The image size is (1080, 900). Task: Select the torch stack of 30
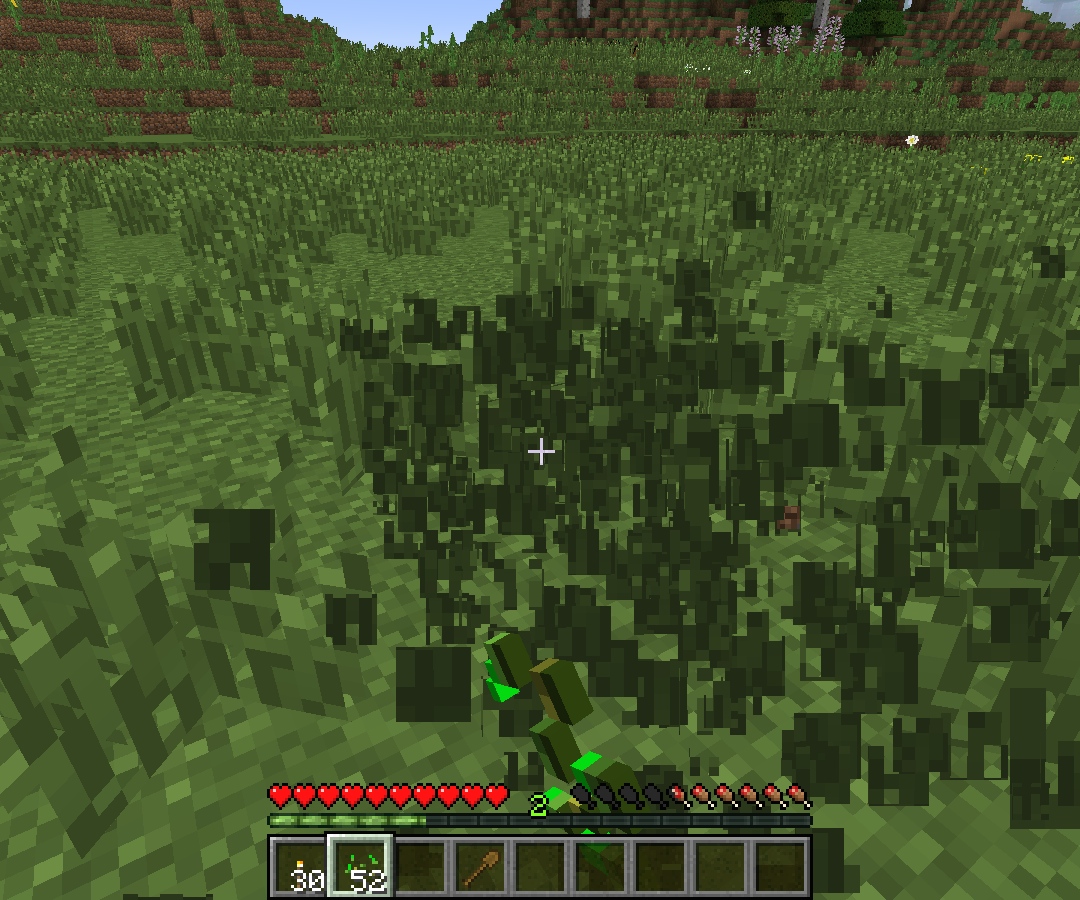click(x=301, y=866)
